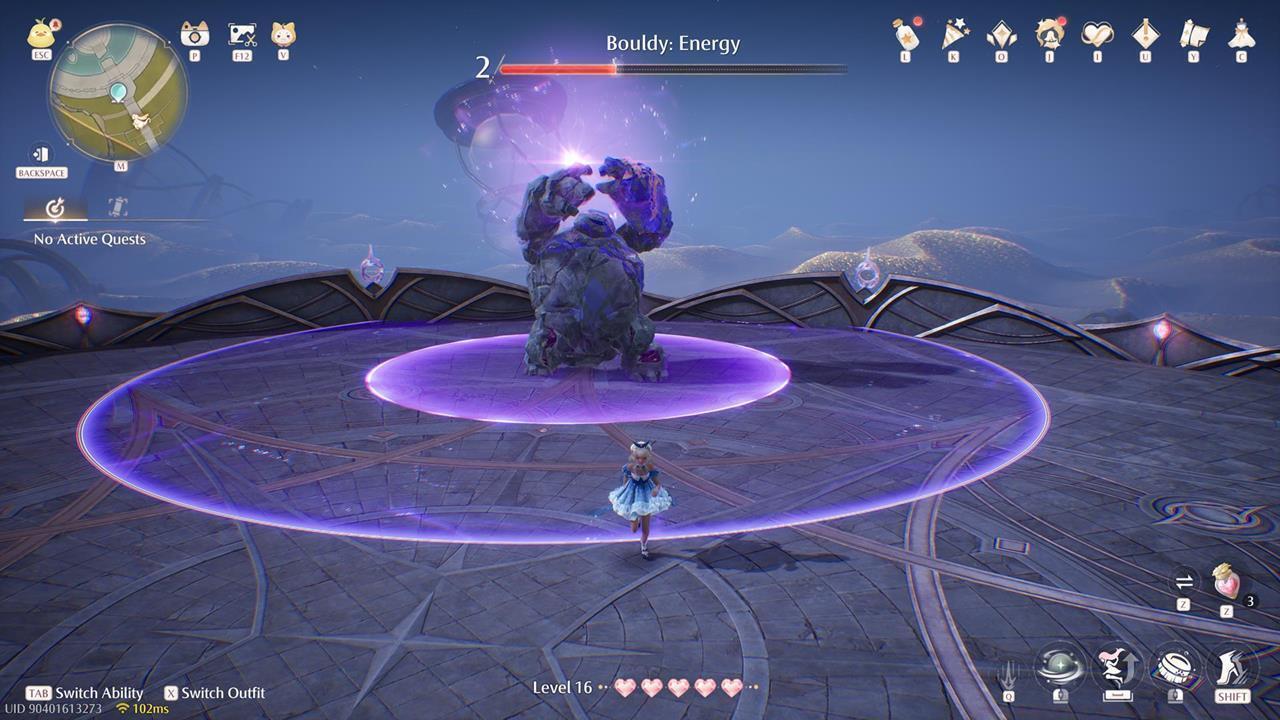Open photo mode with the camera icon
1280x720 pixels.
tap(192, 35)
